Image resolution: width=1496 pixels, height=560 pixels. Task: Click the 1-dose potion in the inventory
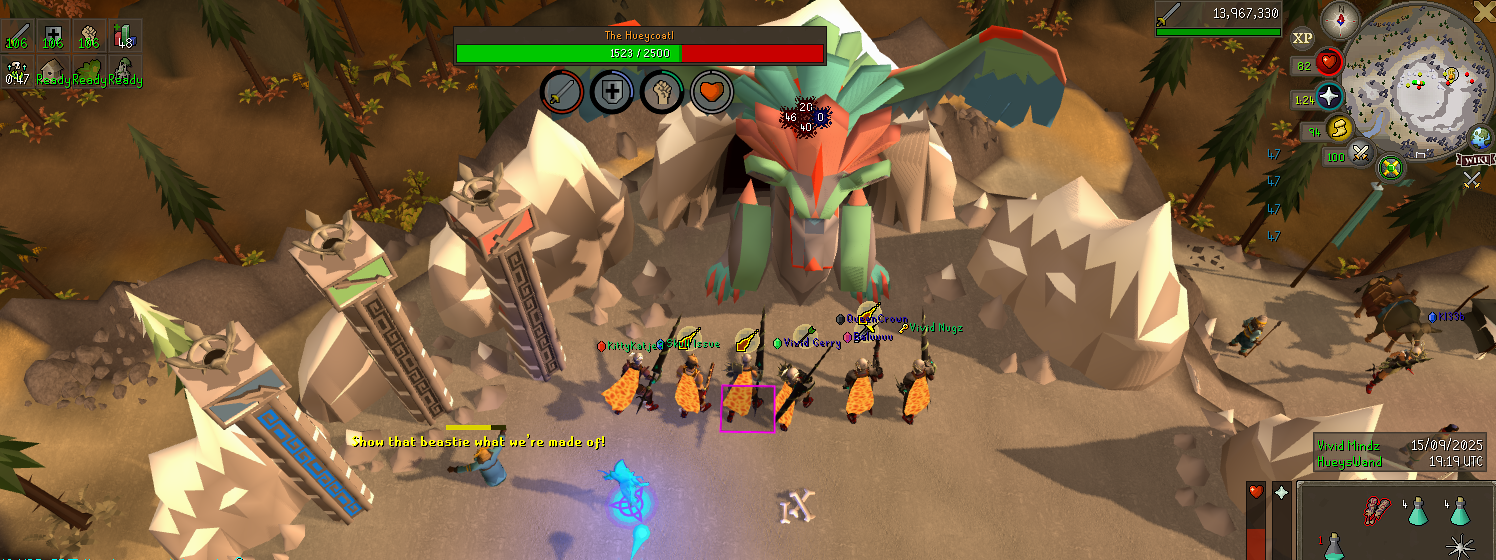click(x=1335, y=546)
